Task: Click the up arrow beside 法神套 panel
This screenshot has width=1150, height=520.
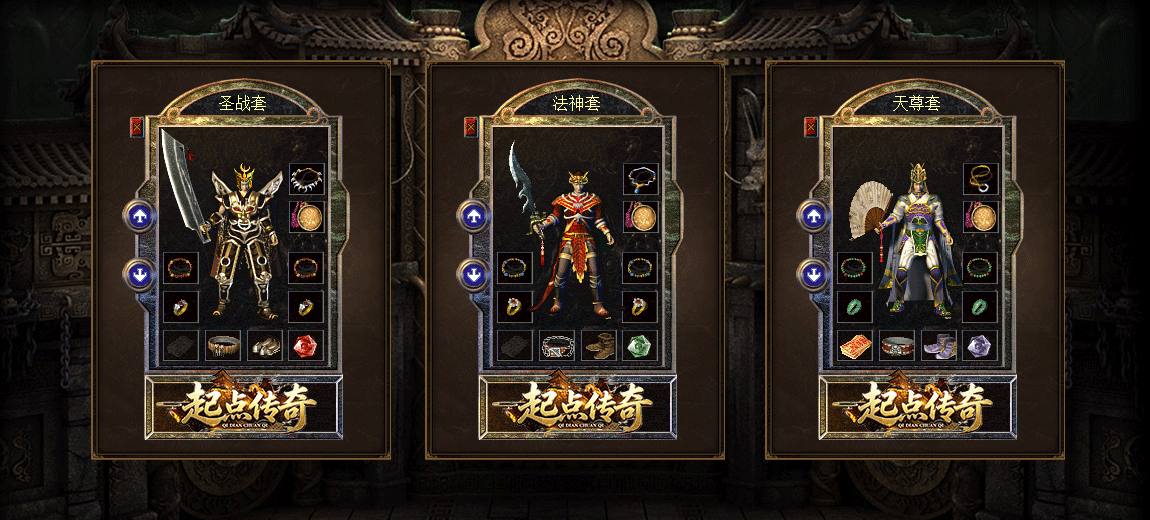Action: pyautogui.click(x=473, y=214)
